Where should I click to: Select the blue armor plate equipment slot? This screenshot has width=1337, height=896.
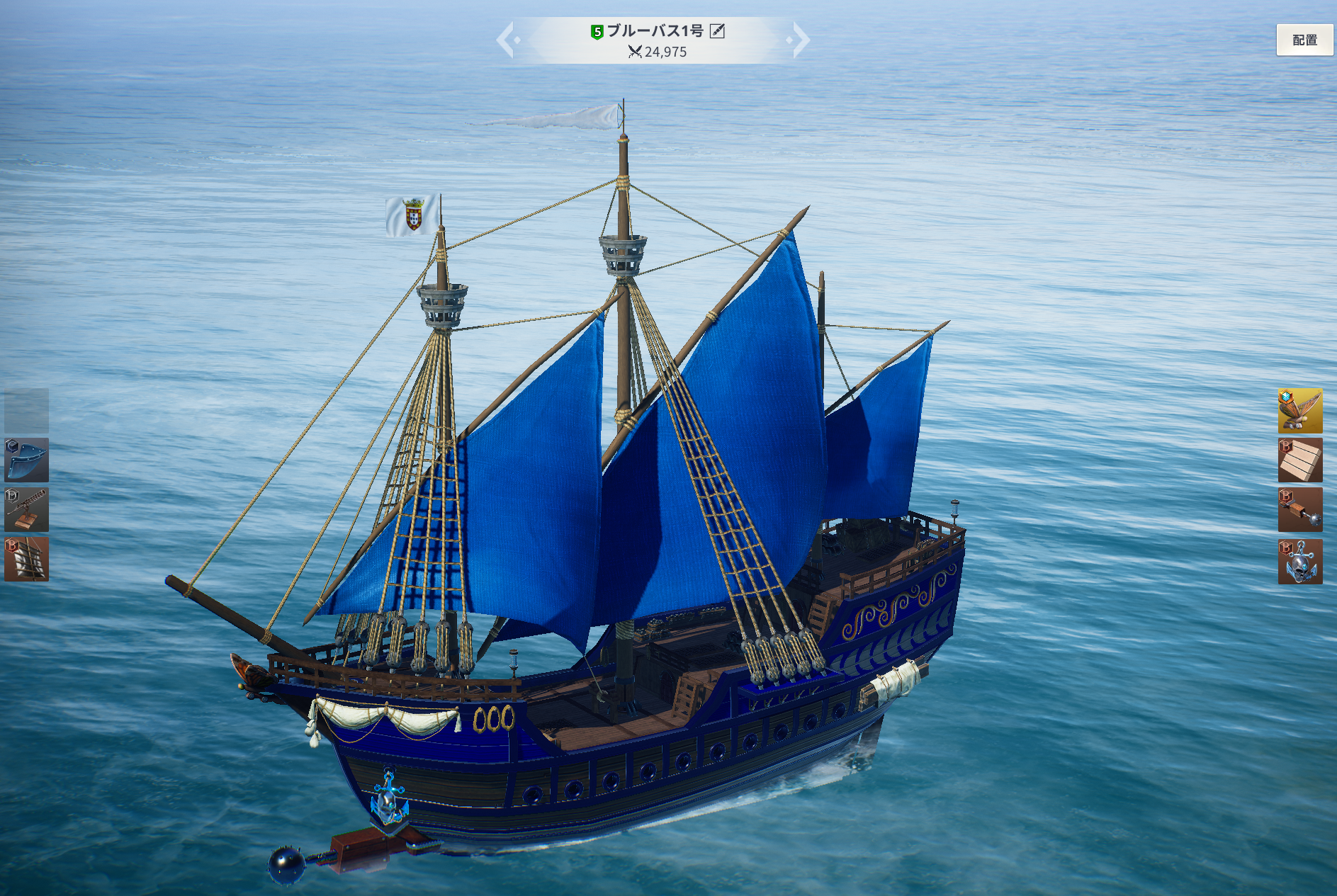coord(27,460)
